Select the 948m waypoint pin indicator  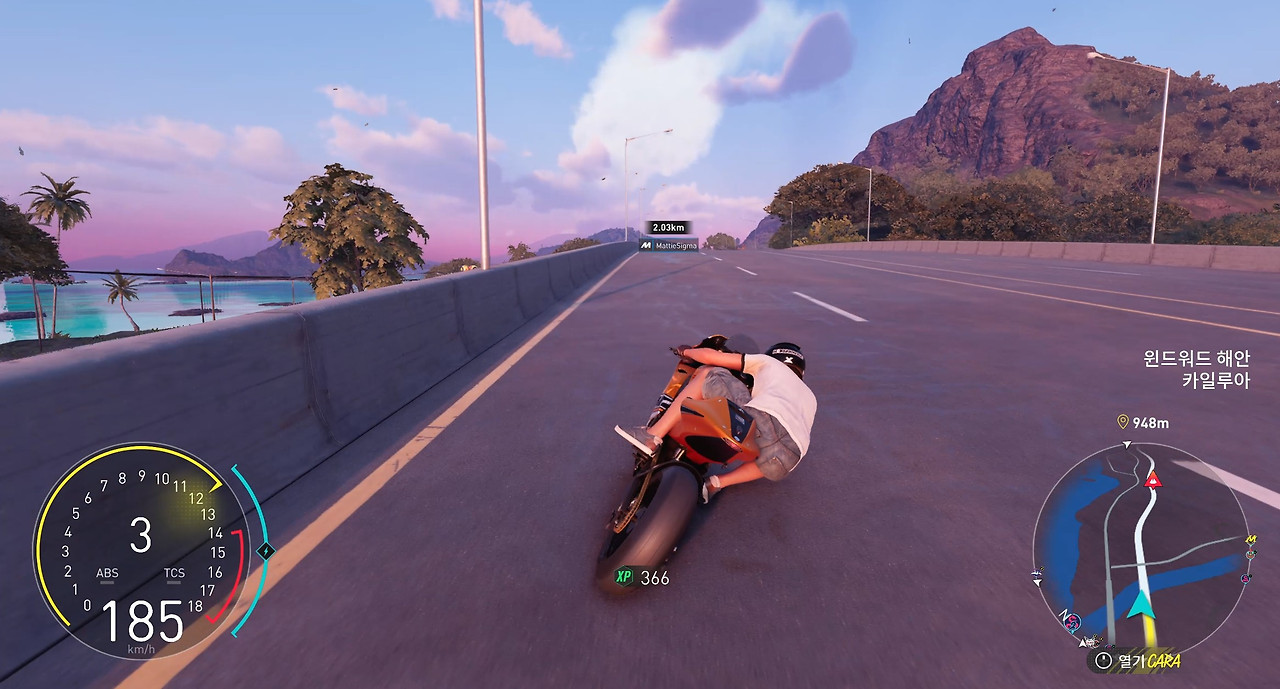click(x=1123, y=422)
